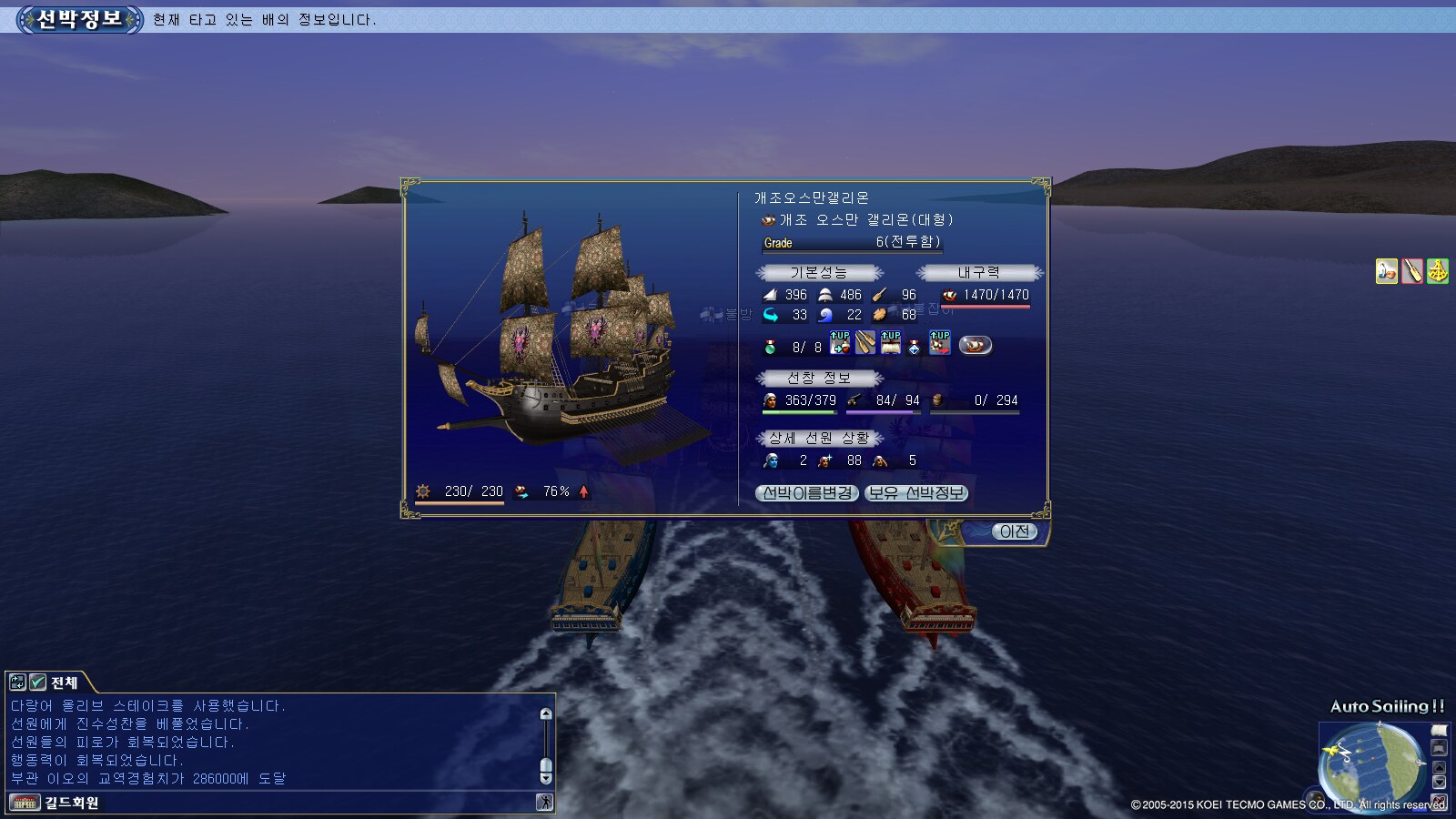Viewport: 1456px width, 819px height.
Task: Open the 보유 선박정보 owned ships list
Action: click(x=915, y=492)
